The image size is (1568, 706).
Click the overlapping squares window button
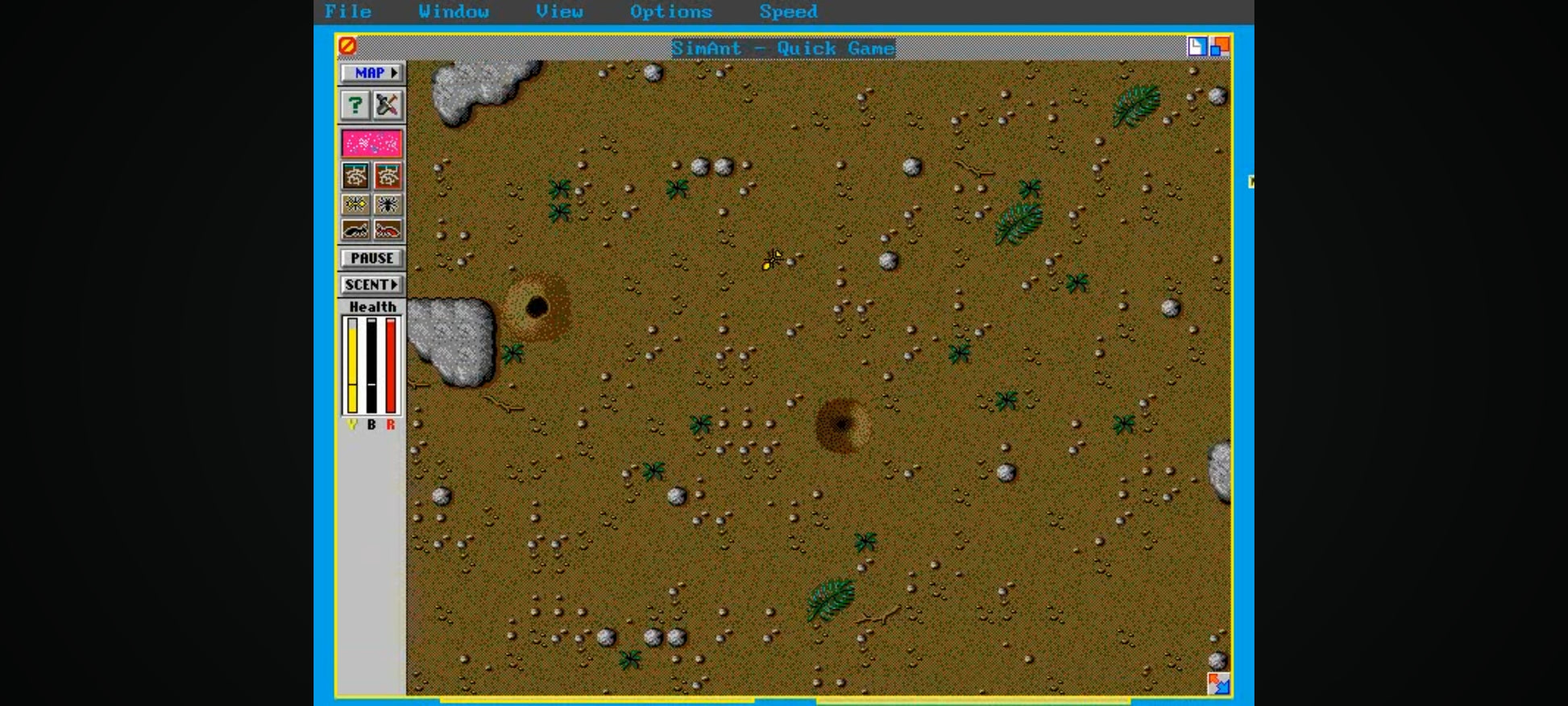(x=1220, y=46)
